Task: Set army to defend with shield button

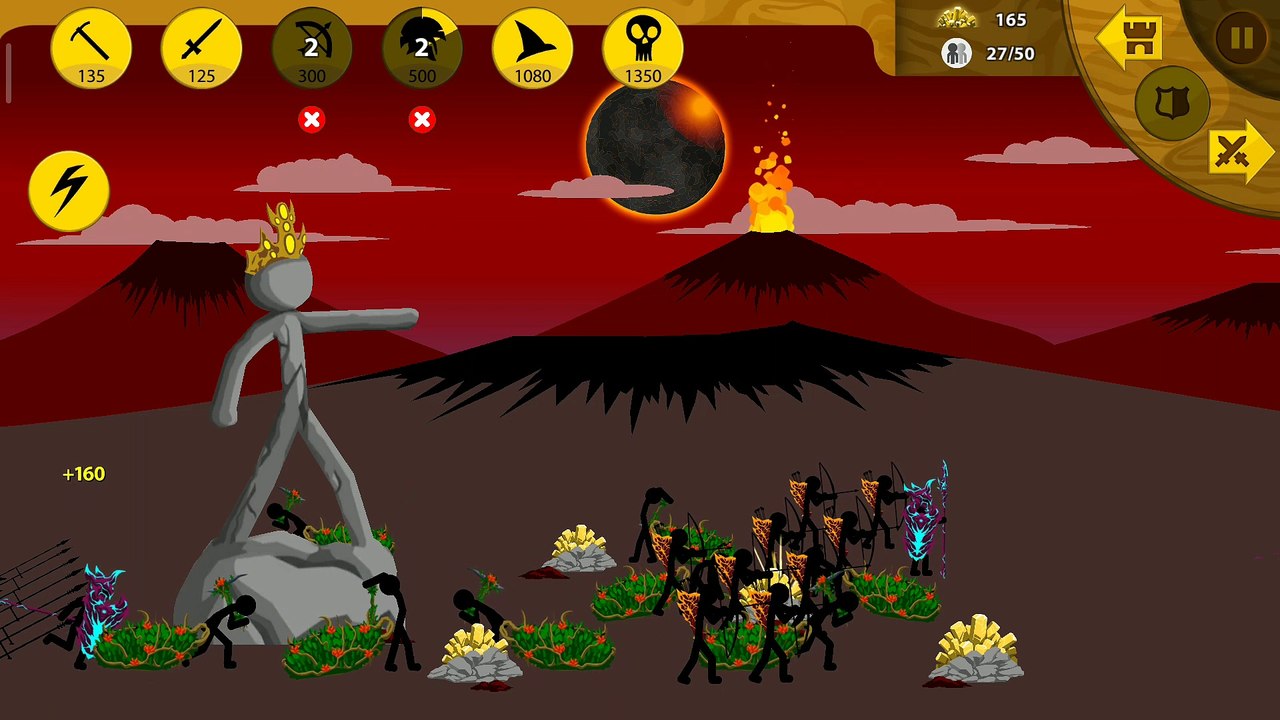Action: tap(1172, 103)
